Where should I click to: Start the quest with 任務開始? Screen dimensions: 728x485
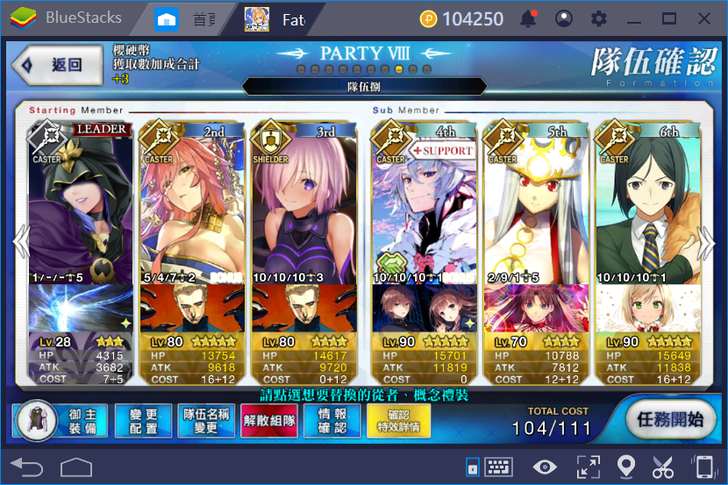click(671, 421)
